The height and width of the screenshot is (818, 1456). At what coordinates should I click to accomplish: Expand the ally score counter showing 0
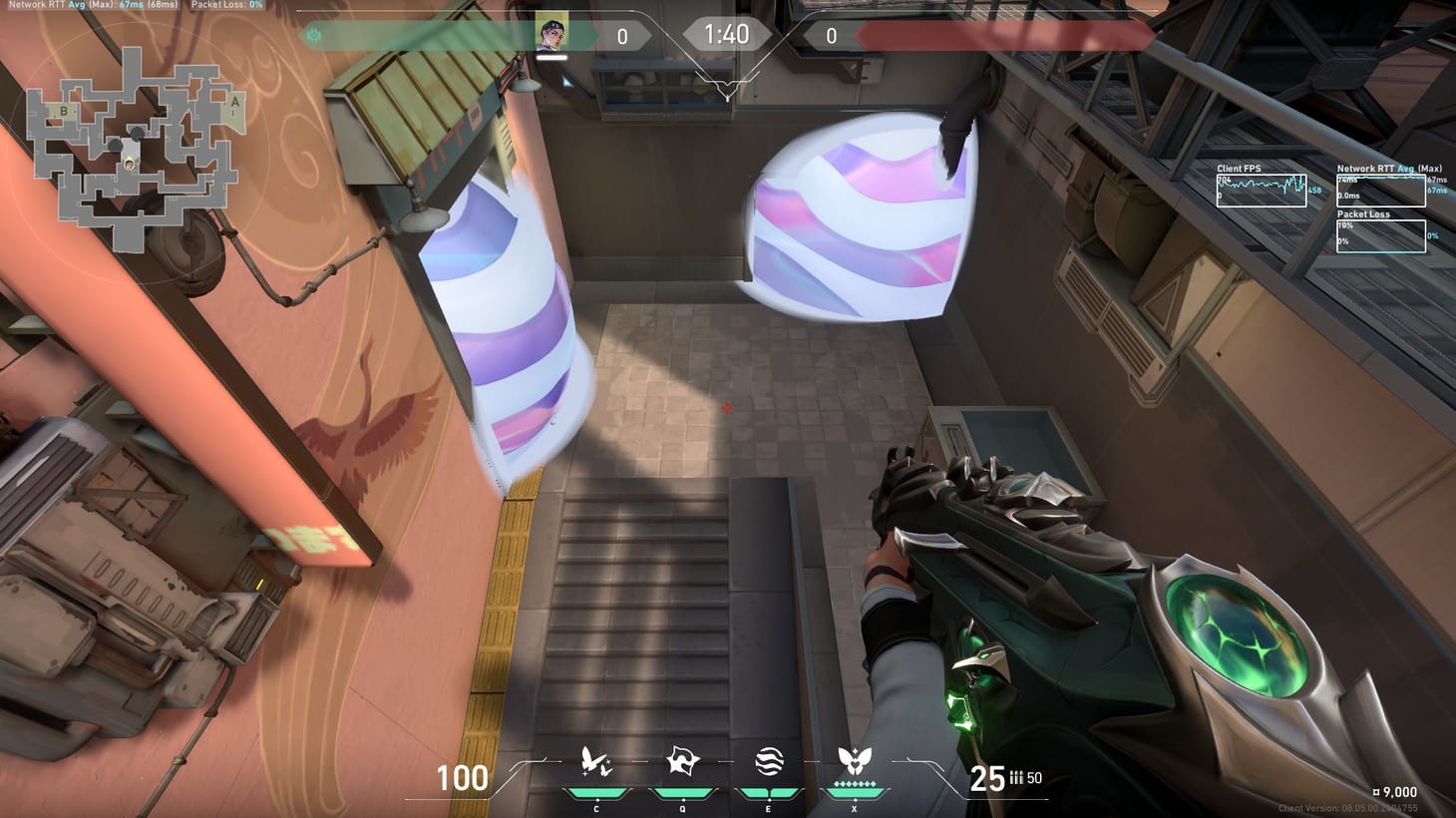[623, 34]
